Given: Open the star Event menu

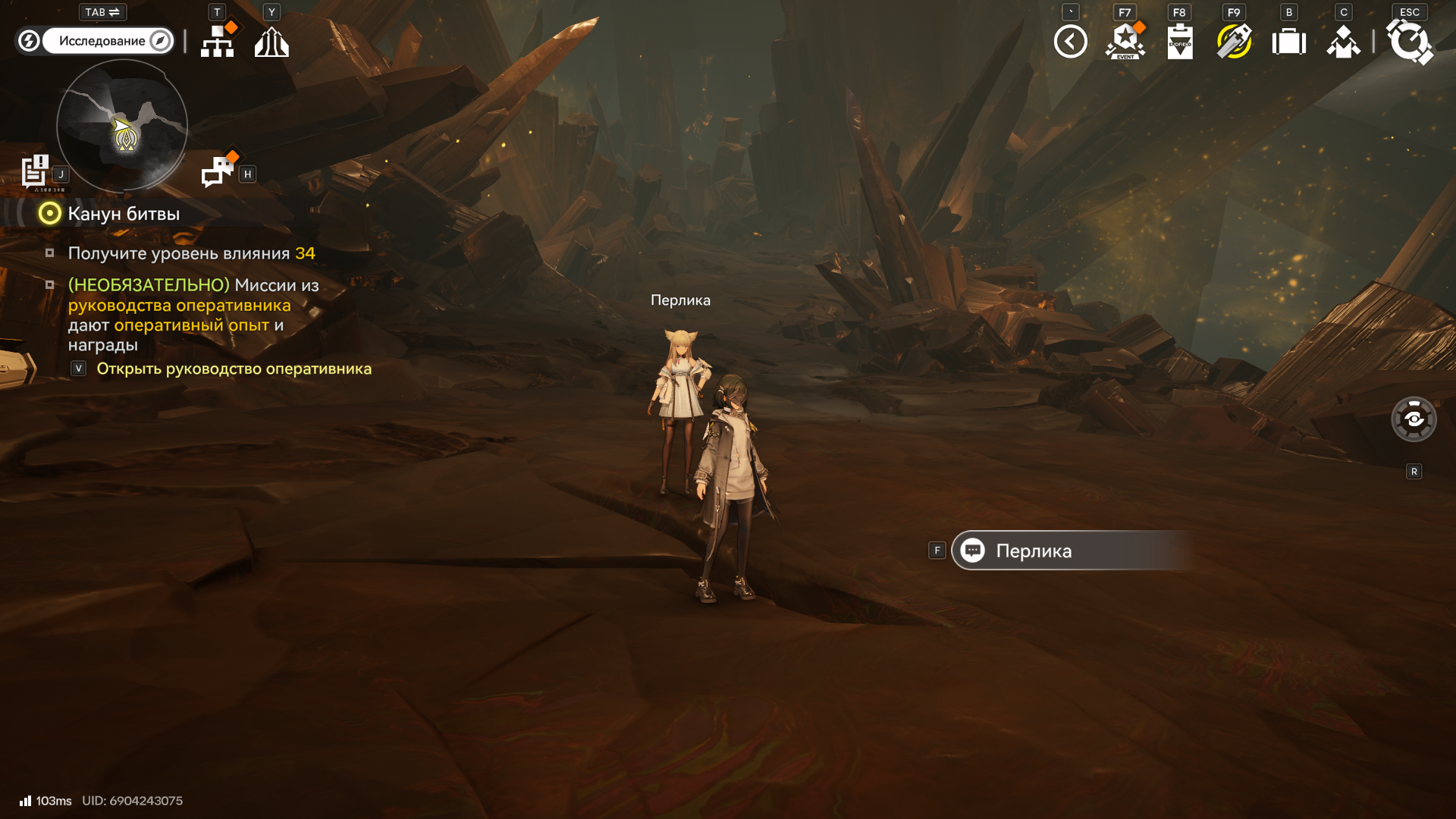Looking at the screenshot, I should (x=1125, y=42).
